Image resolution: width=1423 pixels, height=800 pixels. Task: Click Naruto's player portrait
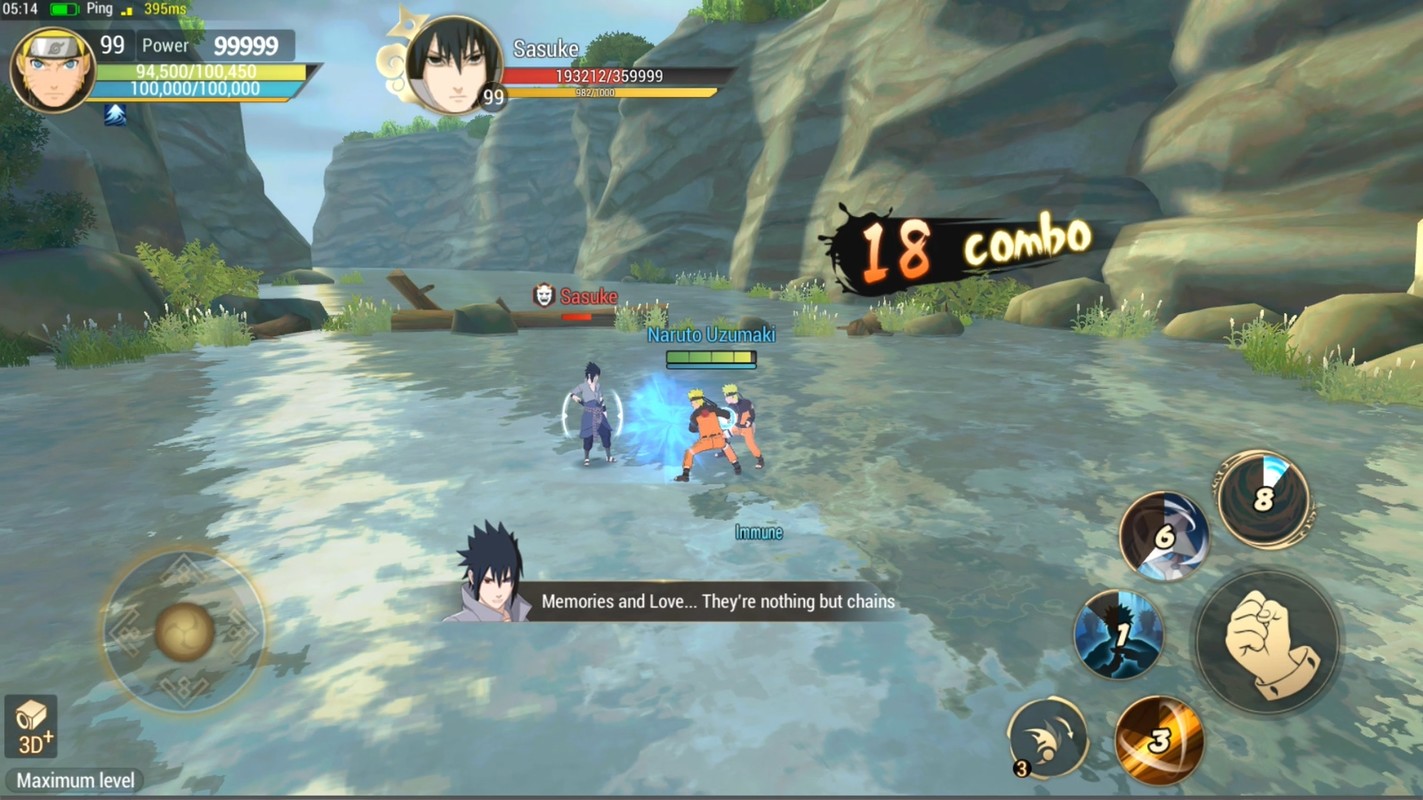tap(53, 68)
